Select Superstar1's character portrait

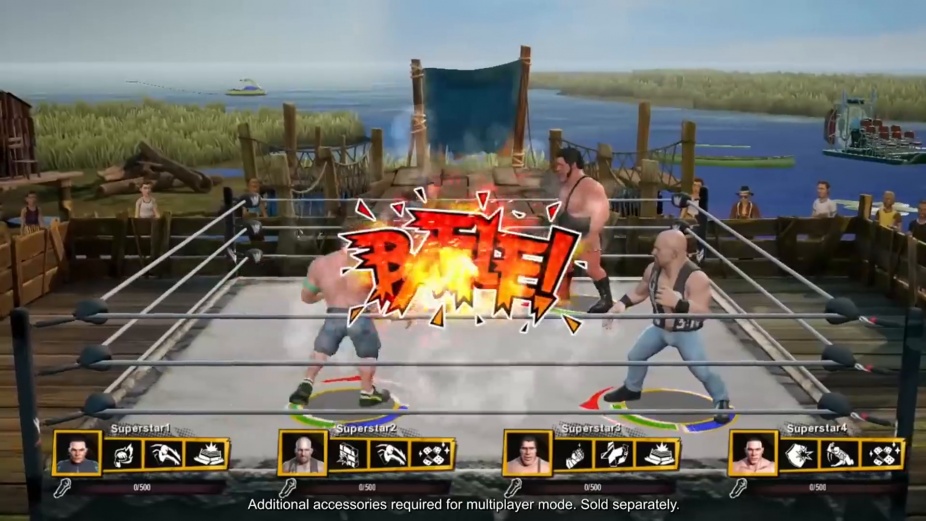77,455
